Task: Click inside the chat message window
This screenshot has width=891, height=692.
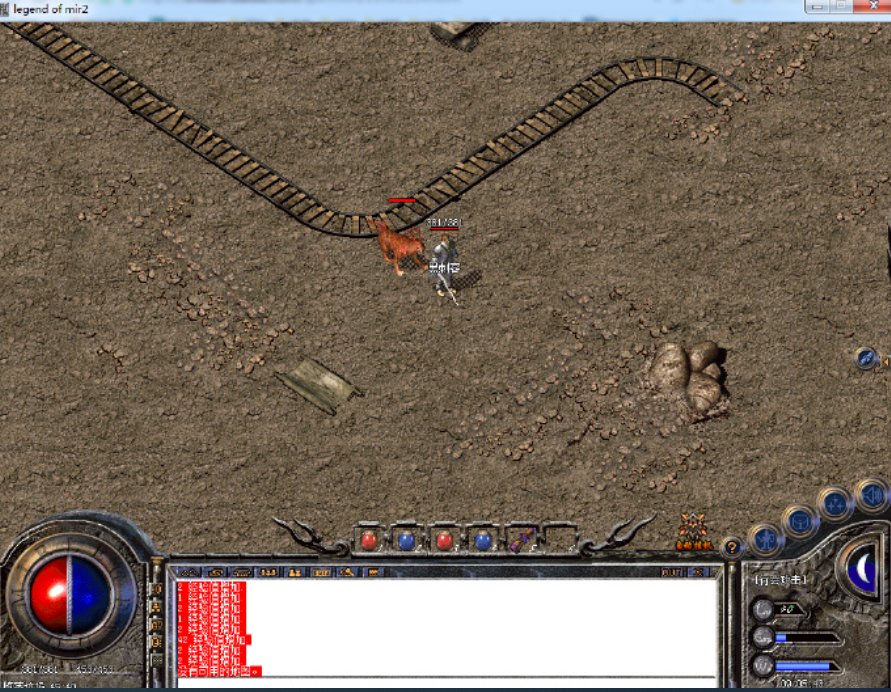Action: pos(480,625)
